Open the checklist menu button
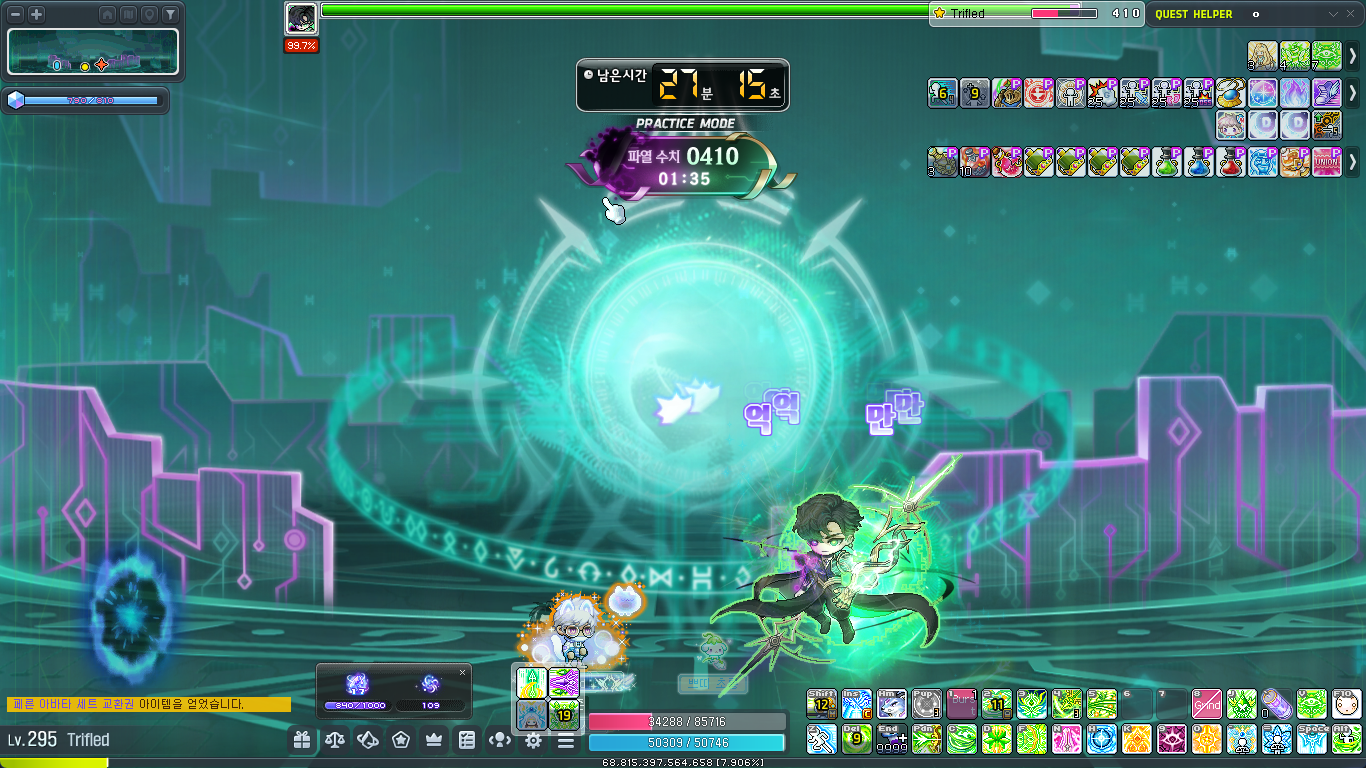The height and width of the screenshot is (768, 1366). 467,740
